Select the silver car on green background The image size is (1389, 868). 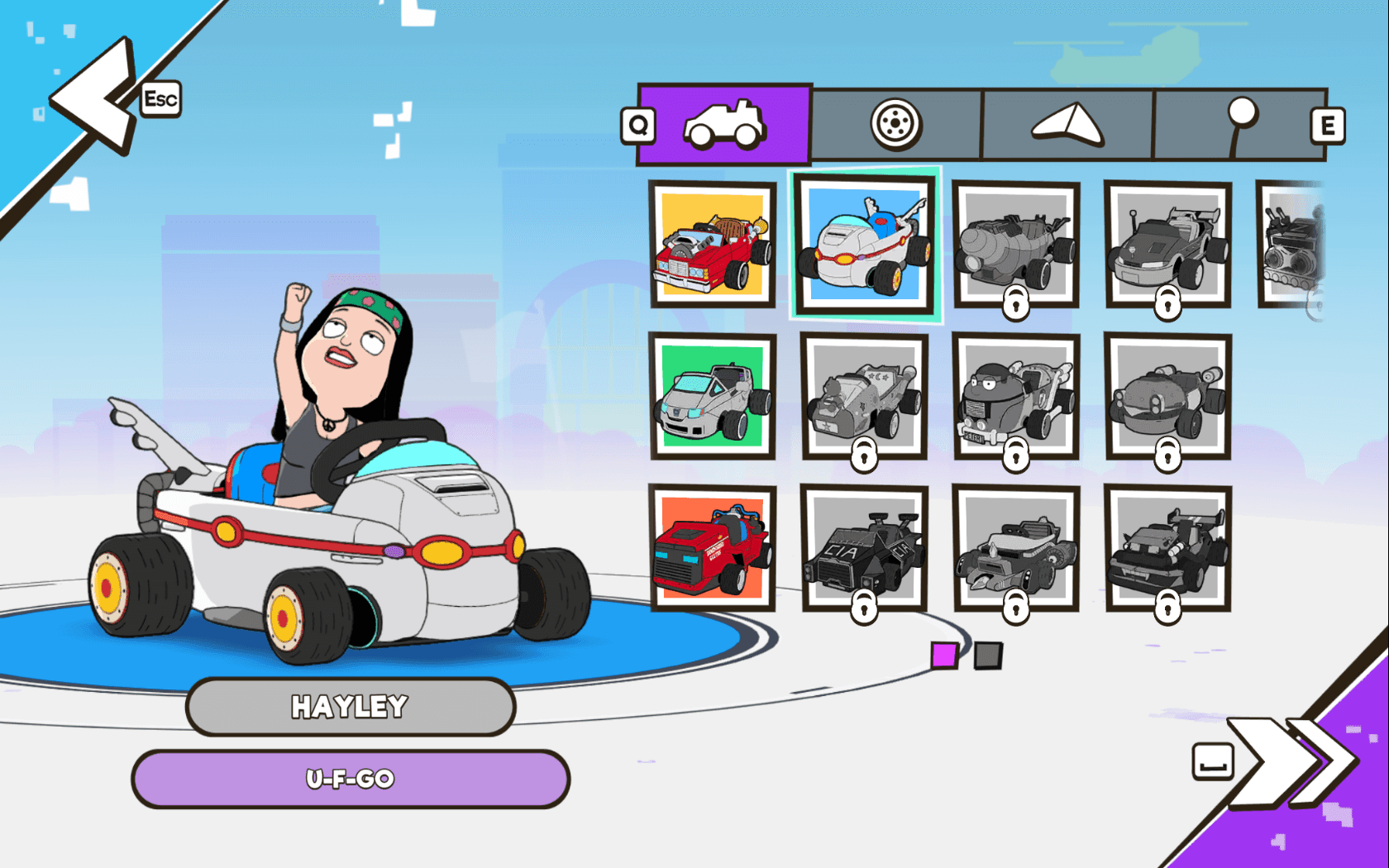click(x=713, y=397)
